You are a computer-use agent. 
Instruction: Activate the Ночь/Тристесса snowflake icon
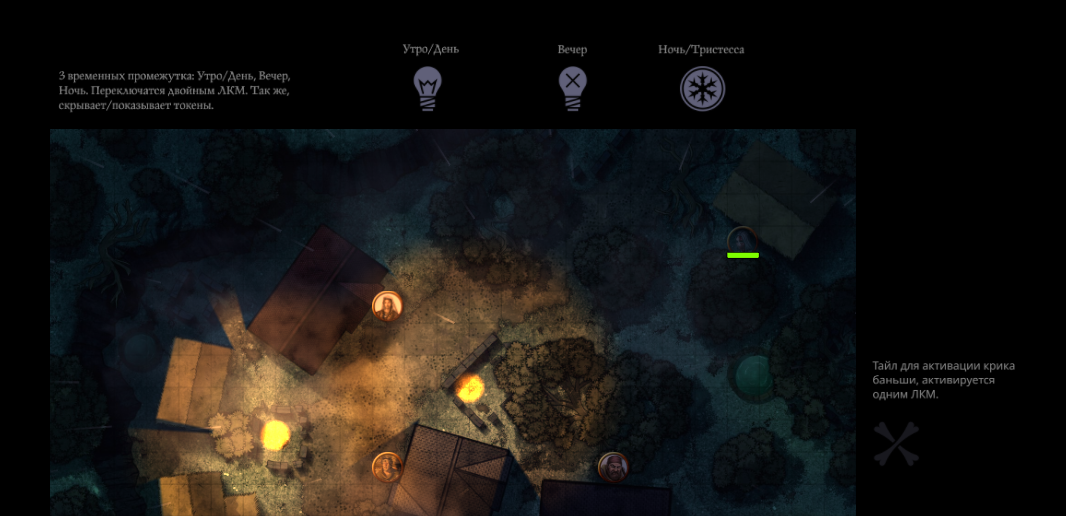coord(702,89)
